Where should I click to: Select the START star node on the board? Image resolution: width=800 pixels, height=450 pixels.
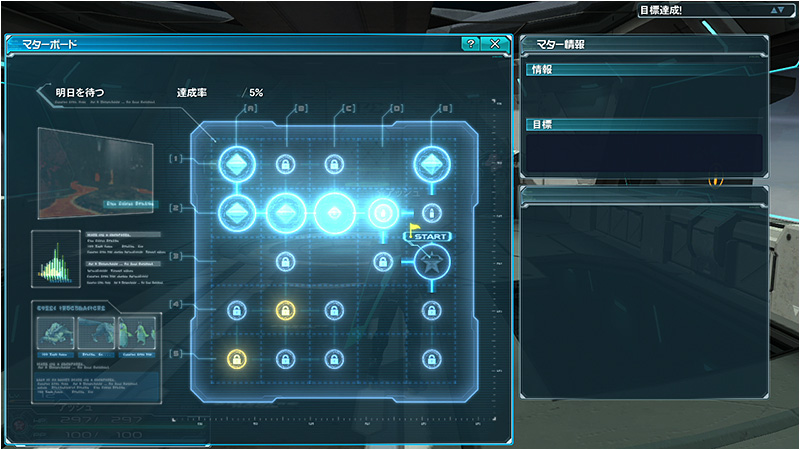(431, 263)
